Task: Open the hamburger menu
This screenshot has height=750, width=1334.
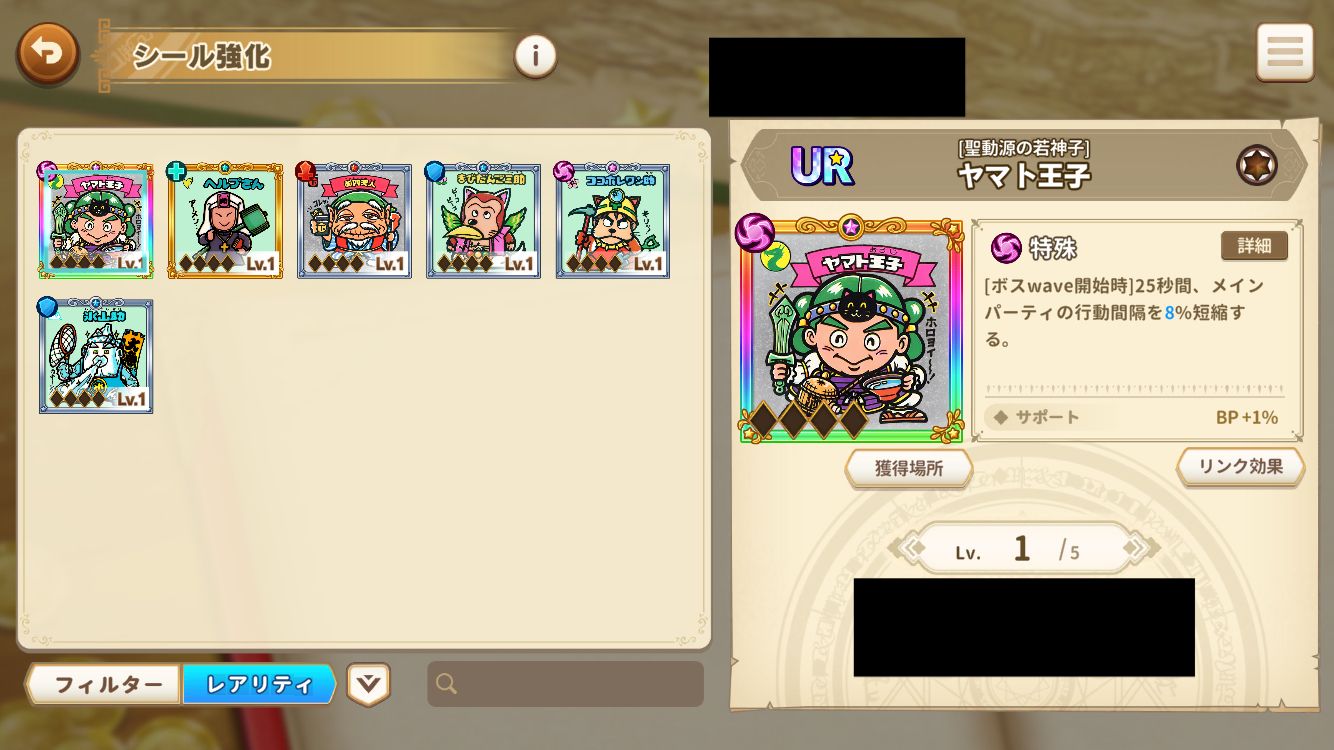Action: tap(1284, 52)
